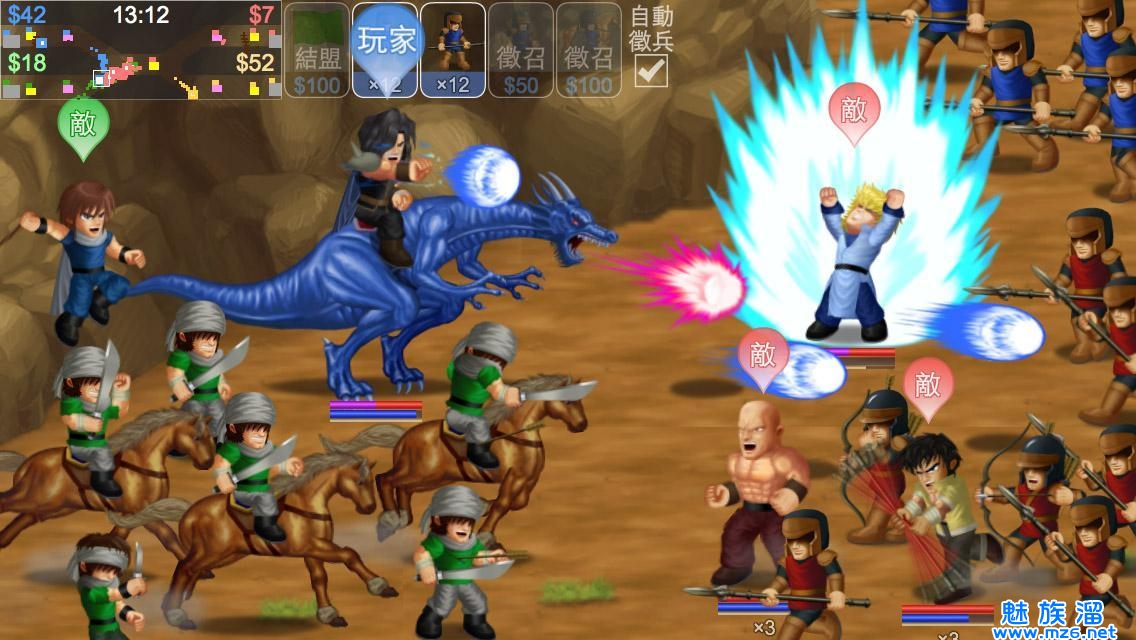
Task: Choose the spearman unit slot
Action: 453,50
